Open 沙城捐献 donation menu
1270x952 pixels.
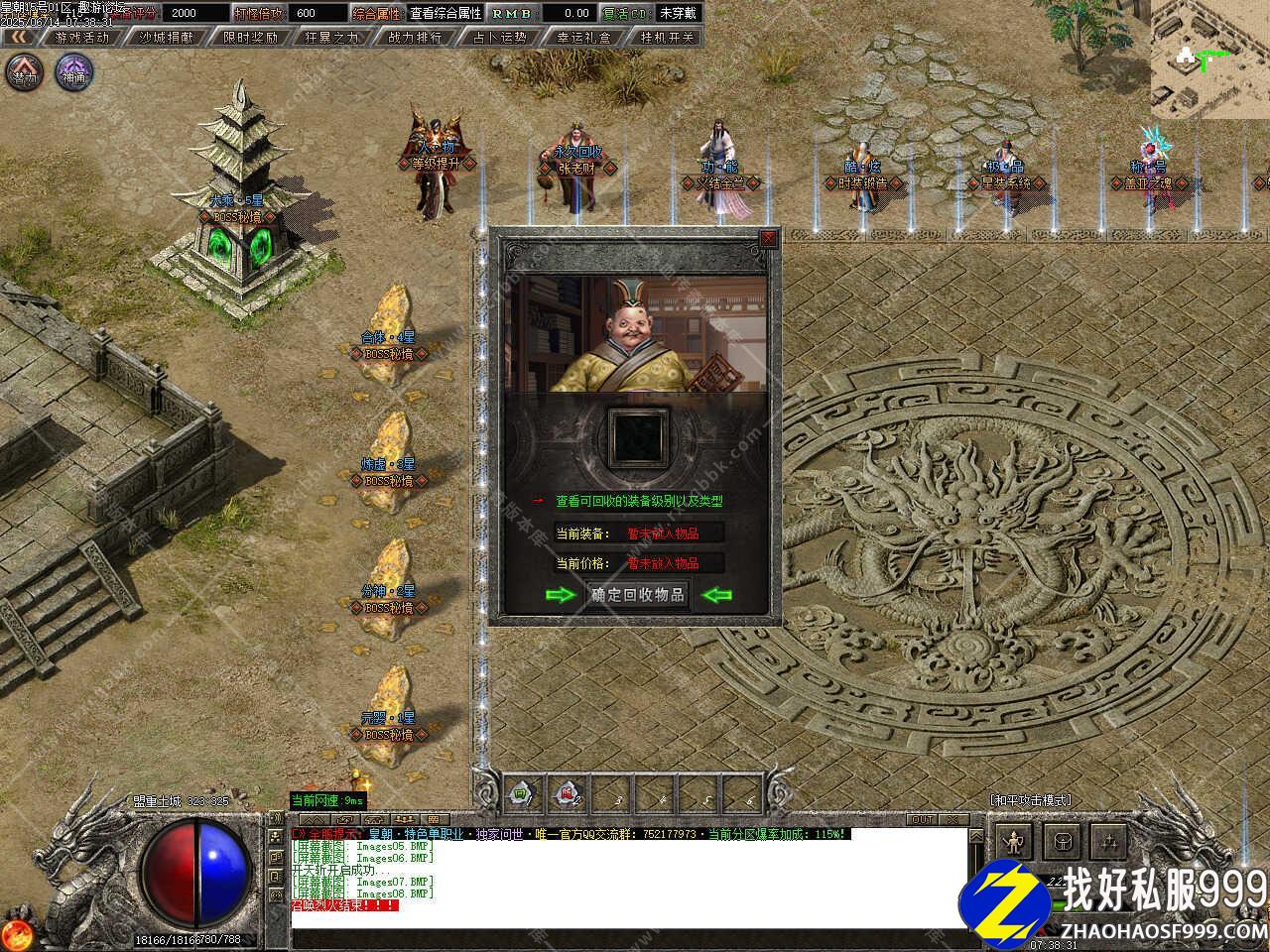(x=166, y=37)
